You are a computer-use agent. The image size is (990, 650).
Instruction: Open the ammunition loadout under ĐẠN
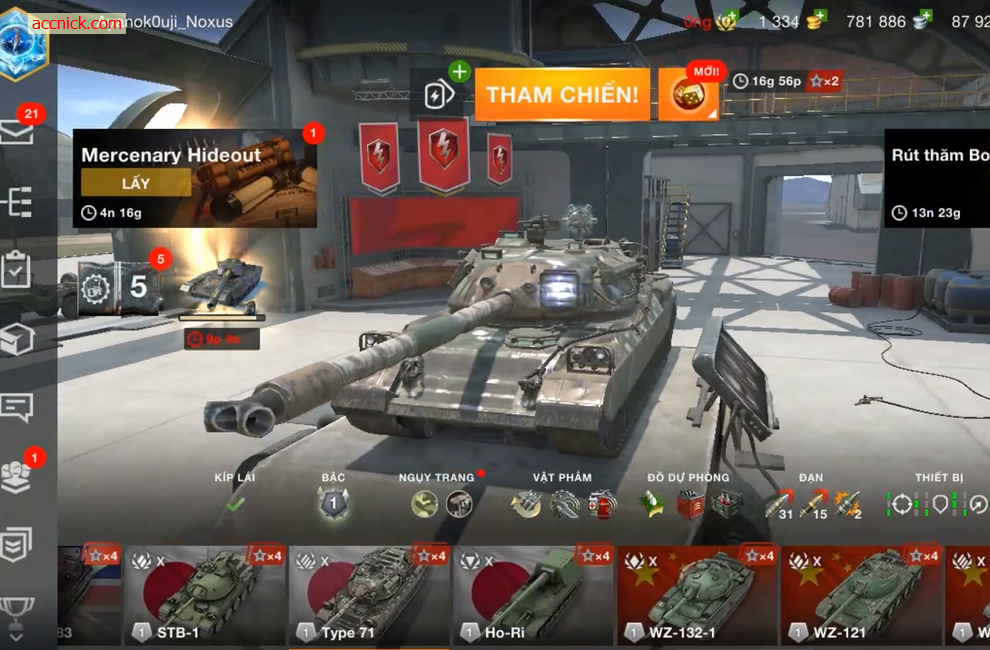pyautogui.click(x=813, y=504)
